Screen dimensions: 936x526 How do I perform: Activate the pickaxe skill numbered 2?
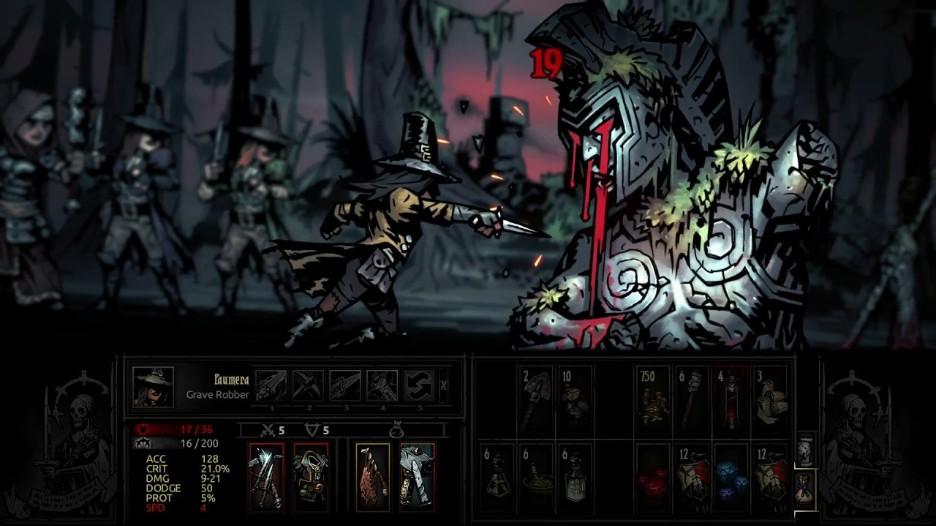click(x=308, y=385)
